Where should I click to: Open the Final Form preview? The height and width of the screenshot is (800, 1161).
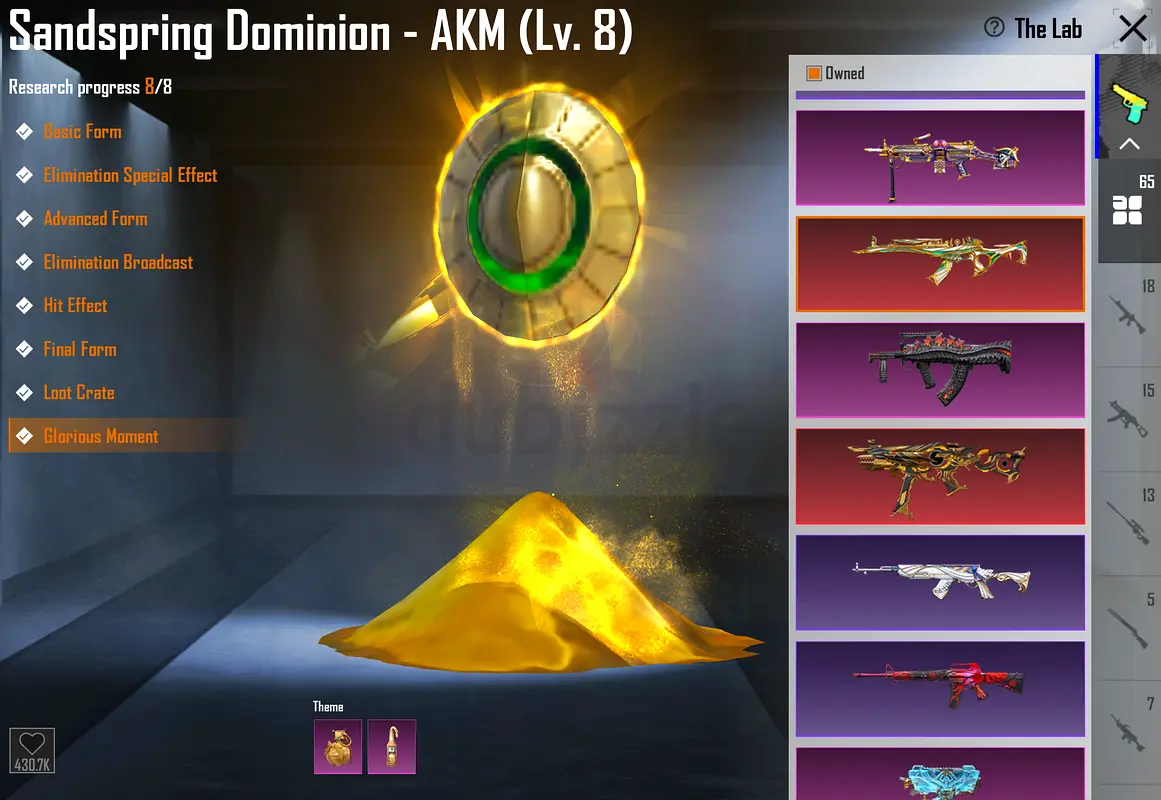(x=80, y=349)
